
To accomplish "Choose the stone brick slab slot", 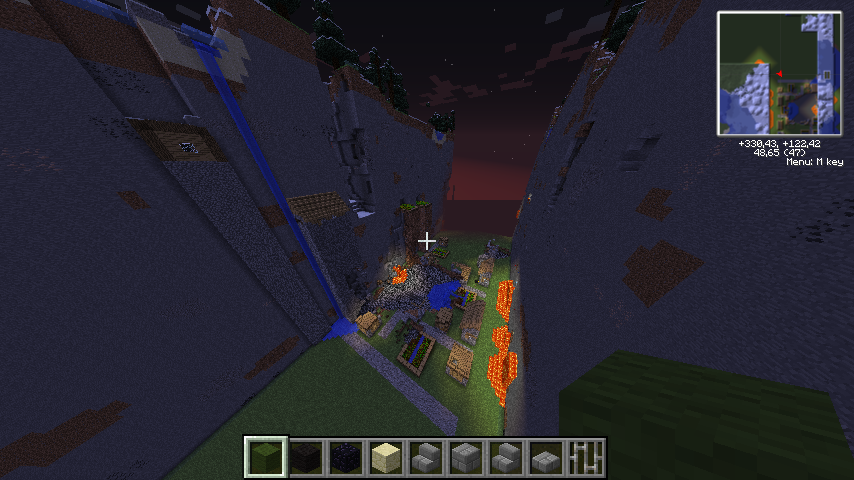I will click(x=547, y=457).
